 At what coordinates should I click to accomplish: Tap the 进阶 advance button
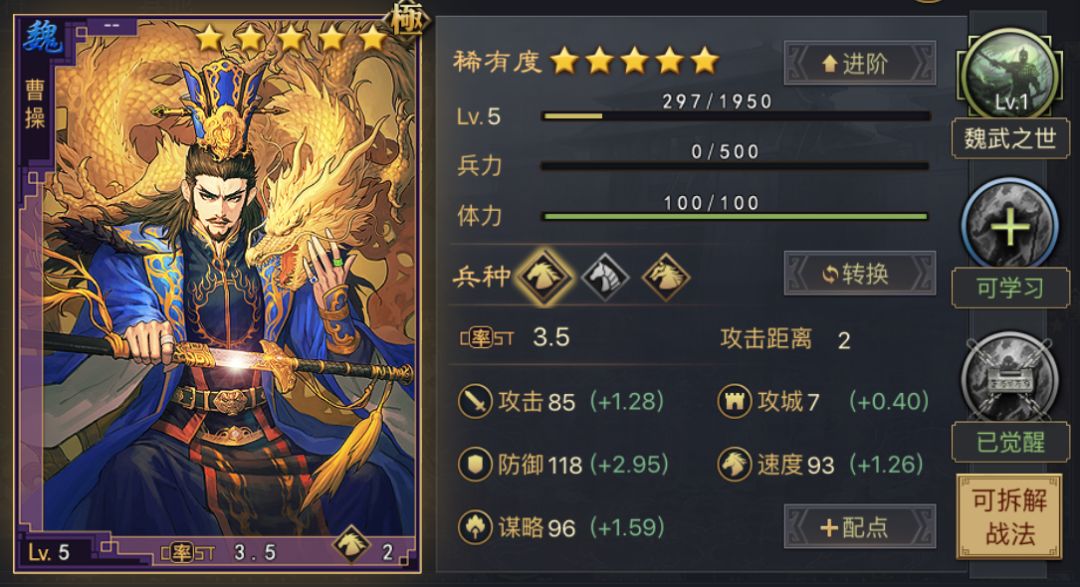tap(859, 63)
